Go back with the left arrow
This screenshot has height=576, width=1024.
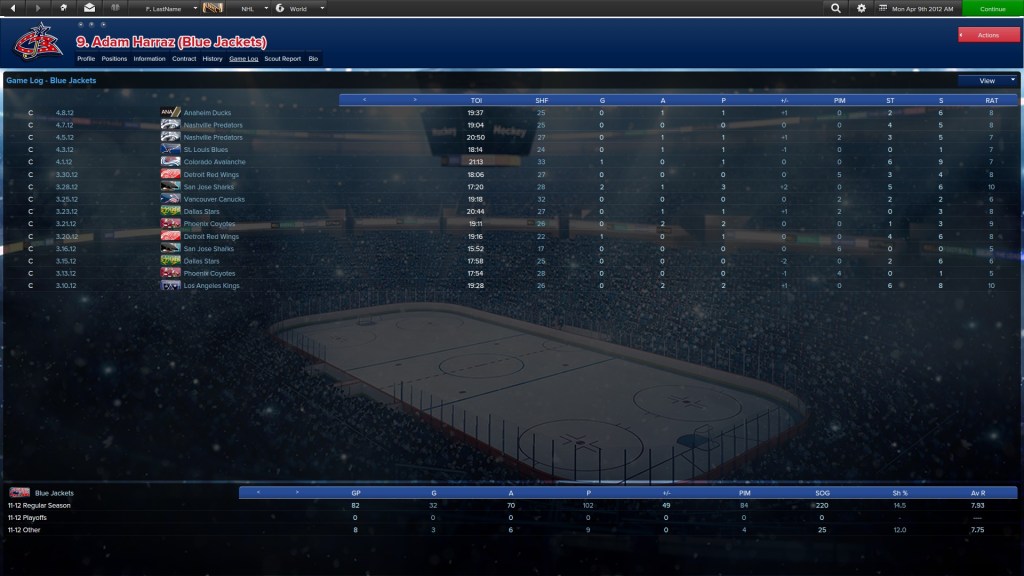click(x=13, y=8)
